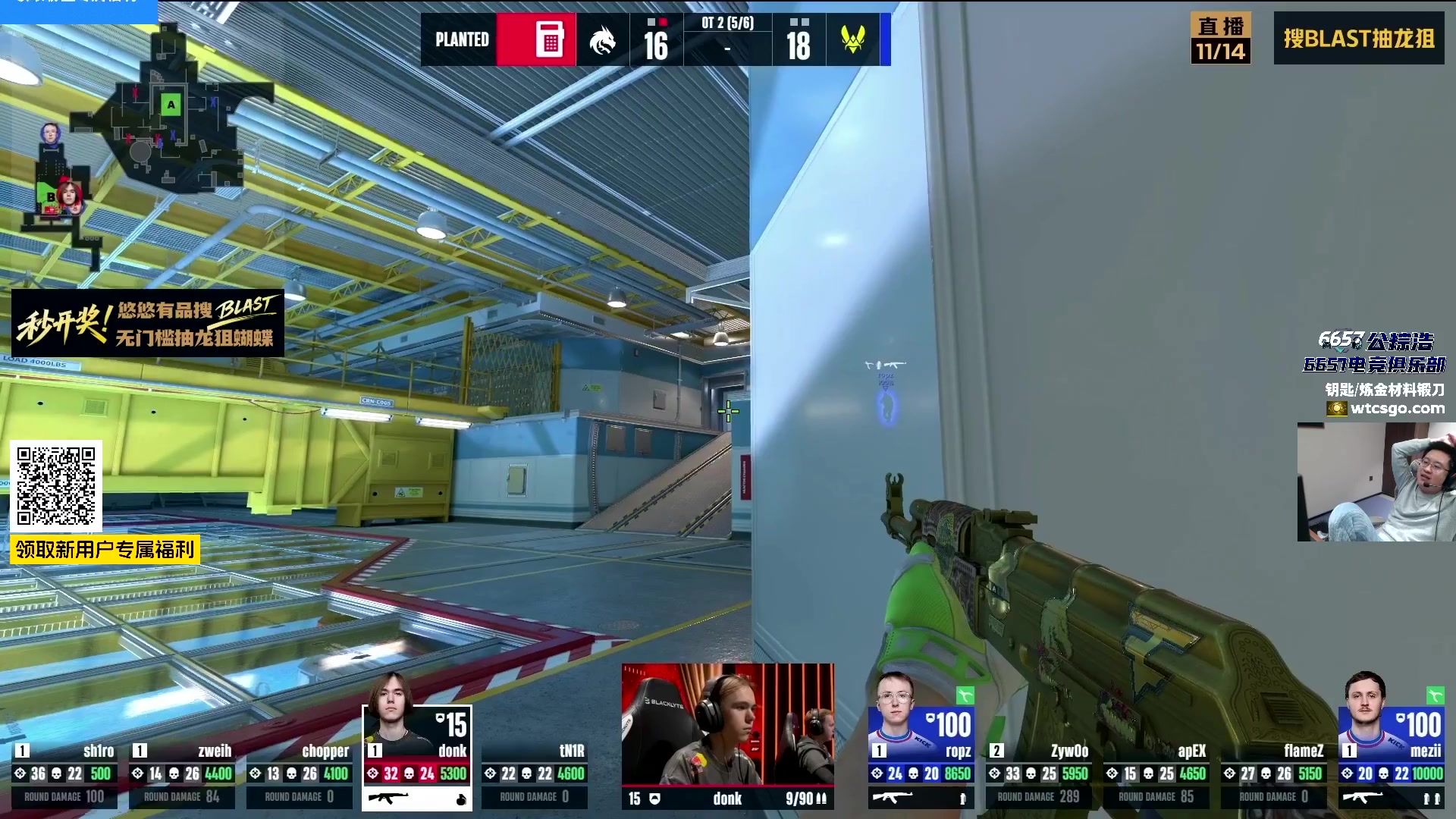Click the Vitality logo in scoreboard
1456x819 pixels.
853,39
